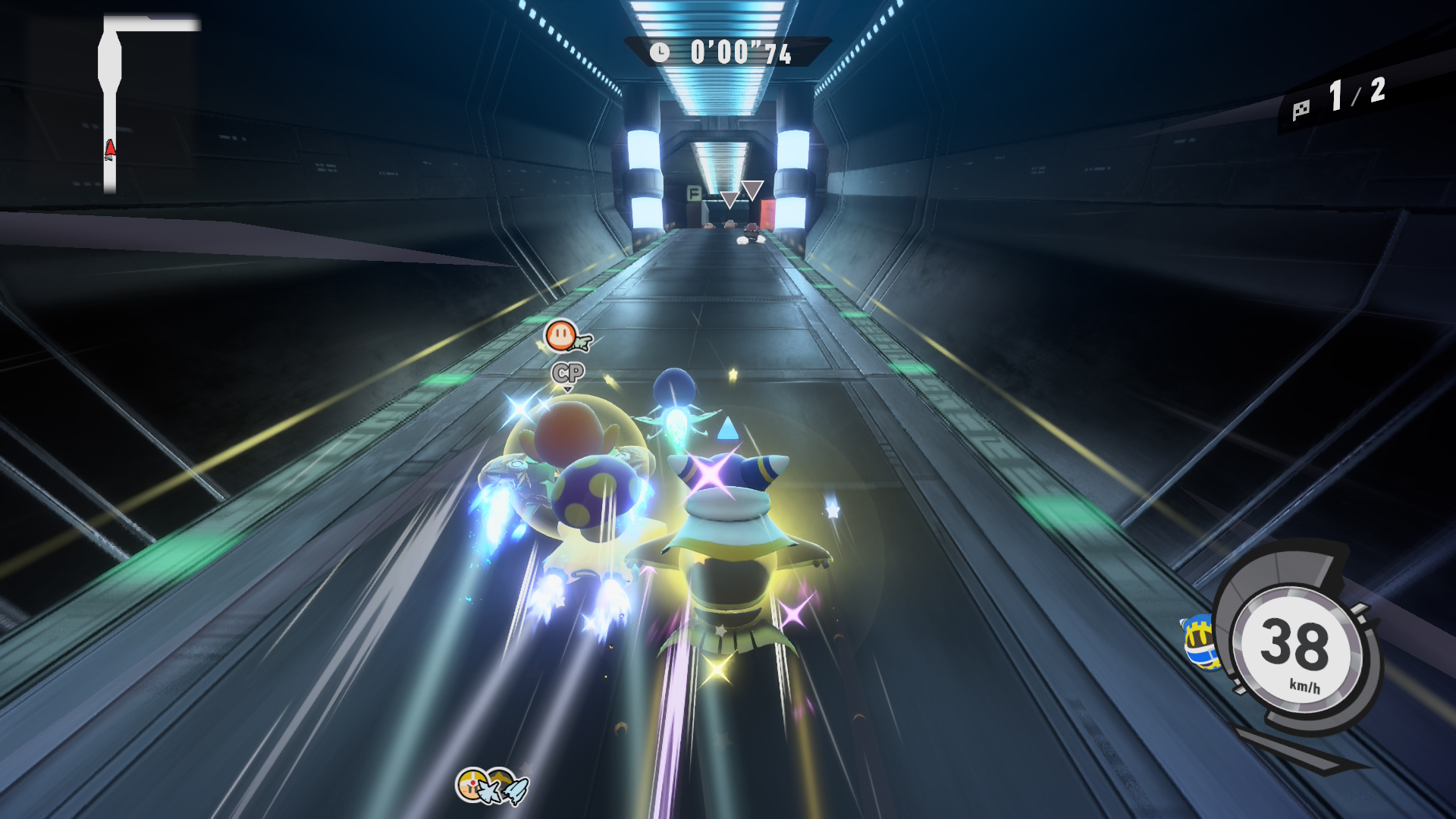This screenshot has height=819, width=1456.
Task: Click the Waddle Dee CP rider marker
Action: pos(562,335)
